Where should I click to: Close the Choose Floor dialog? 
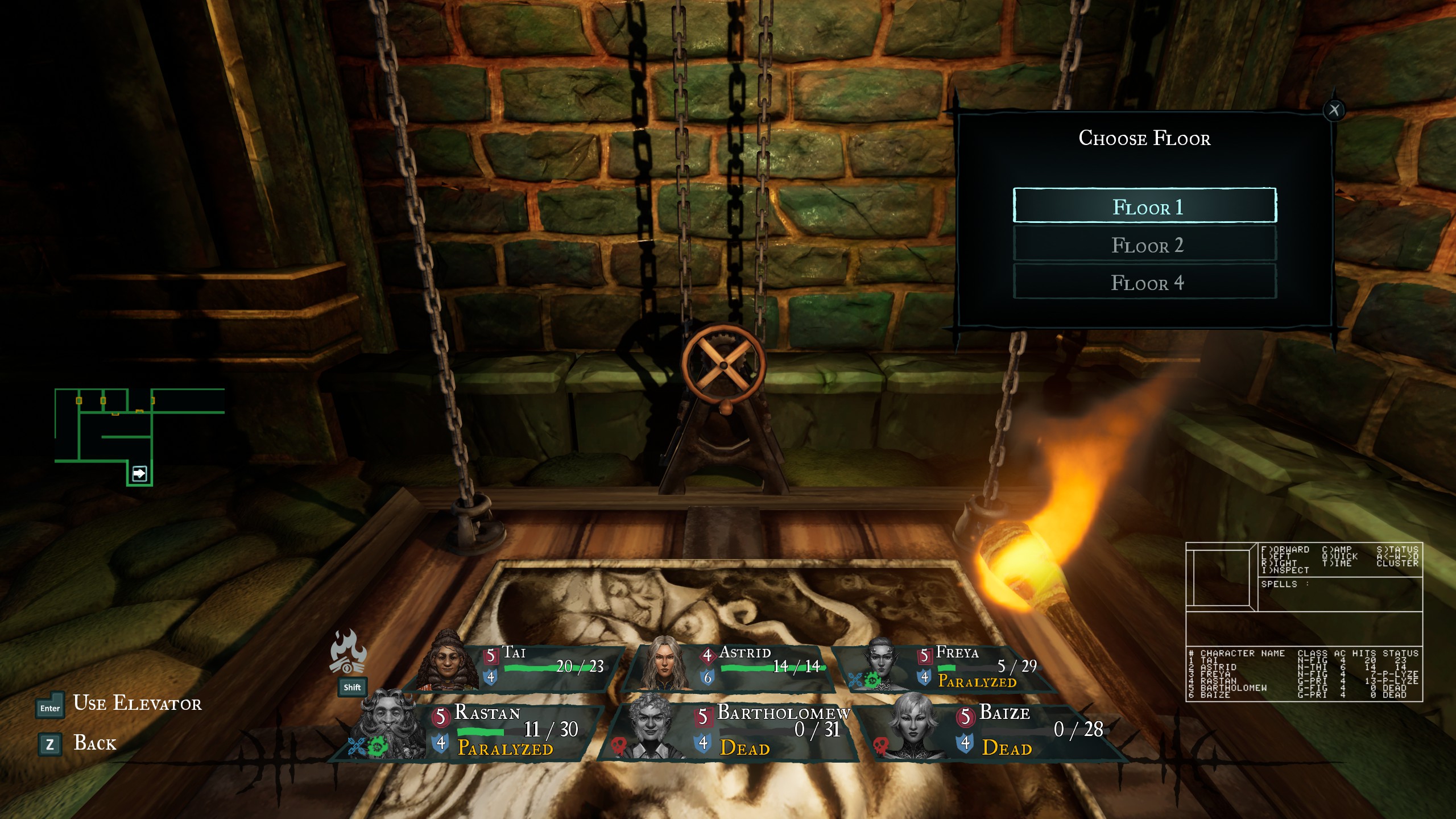coord(1334,110)
